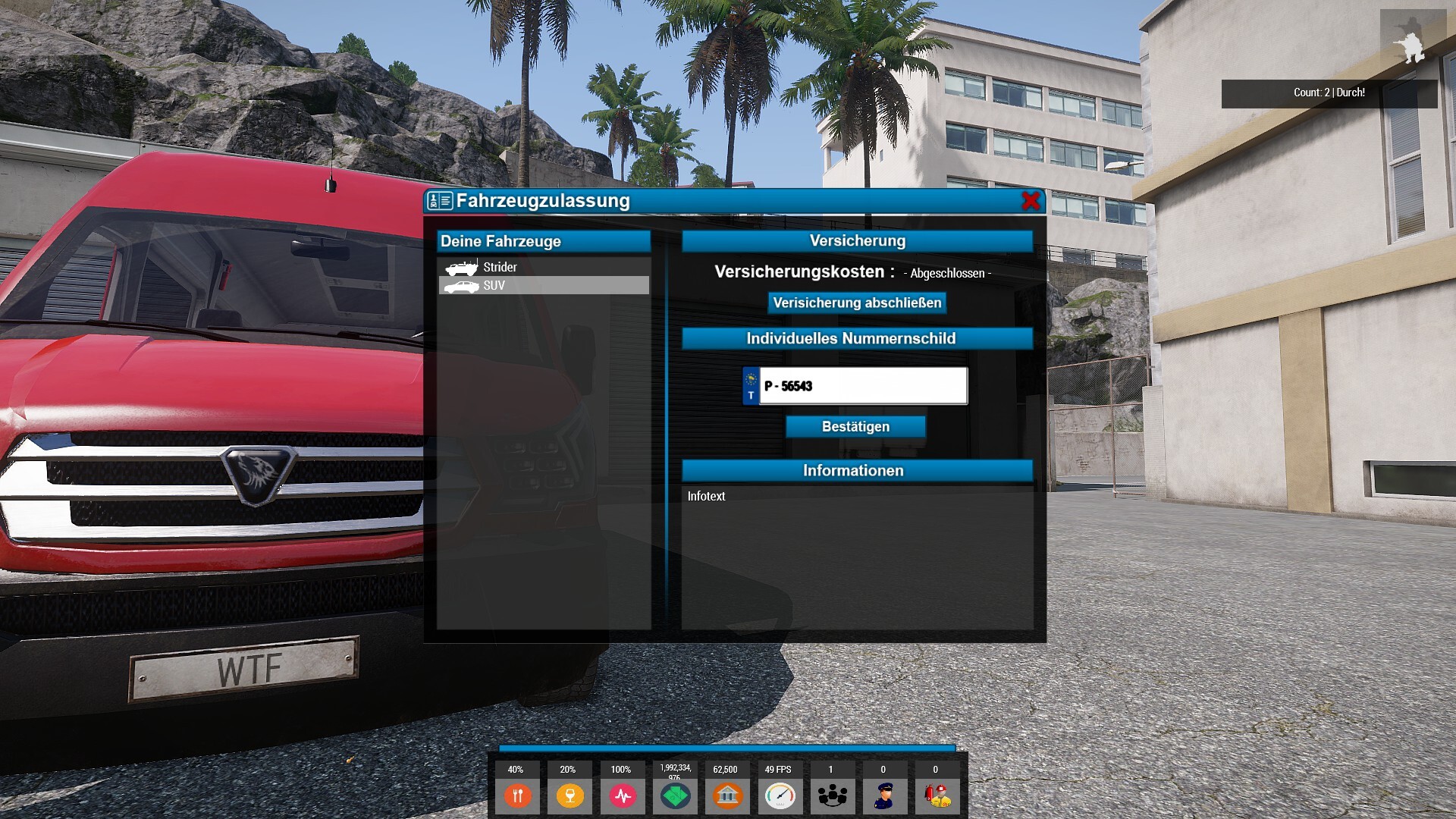Confirm the plate with Bestätigen
This screenshot has height=819, width=1456.
click(x=855, y=427)
